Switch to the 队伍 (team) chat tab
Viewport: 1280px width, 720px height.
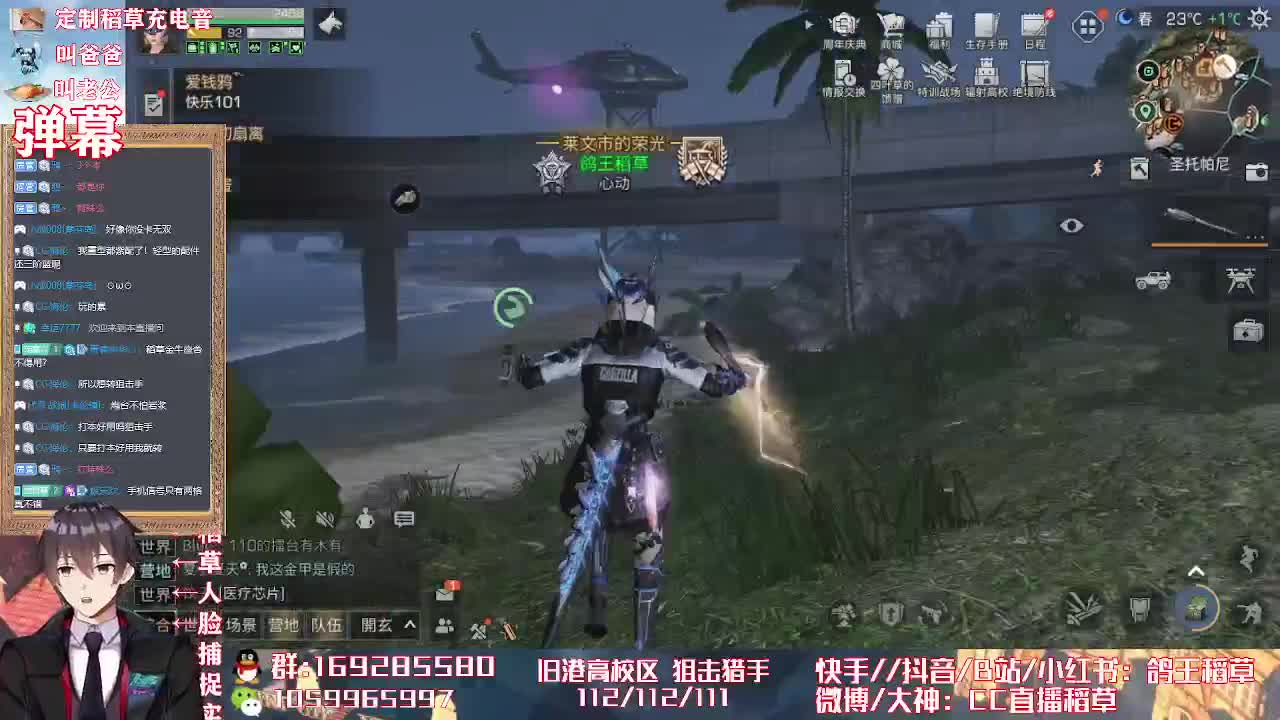(x=327, y=626)
